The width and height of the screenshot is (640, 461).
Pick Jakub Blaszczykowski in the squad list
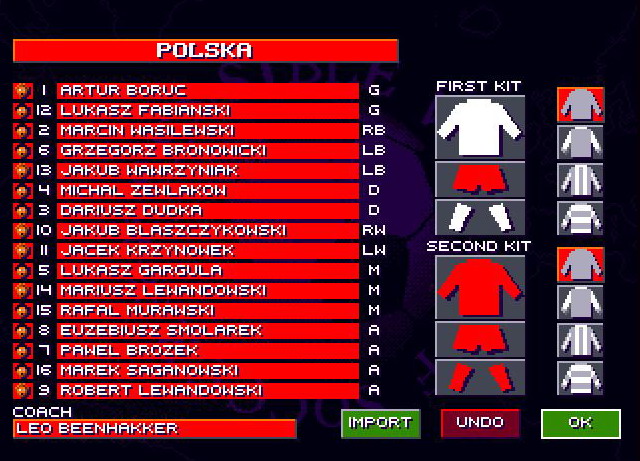click(x=207, y=231)
